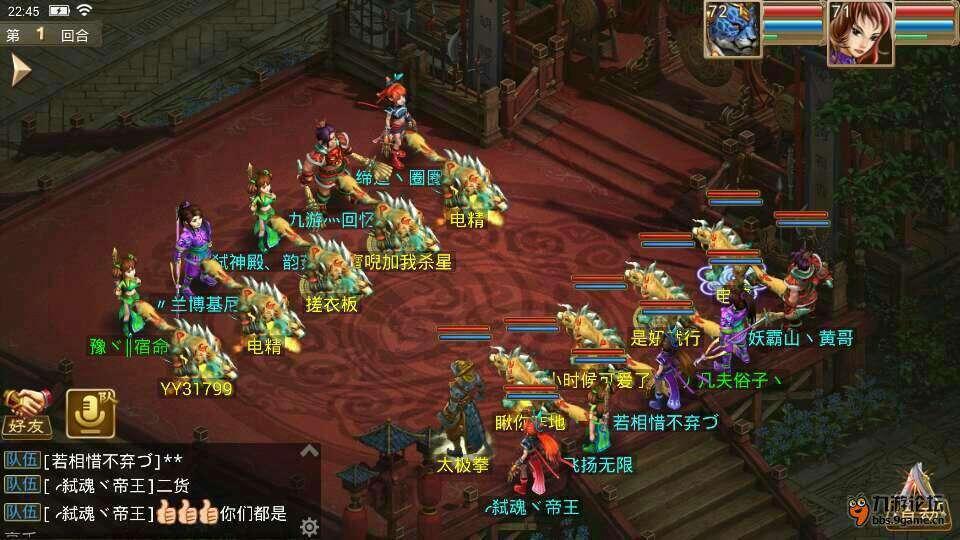Expand the chat panel with the up arrow

tap(310, 450)
